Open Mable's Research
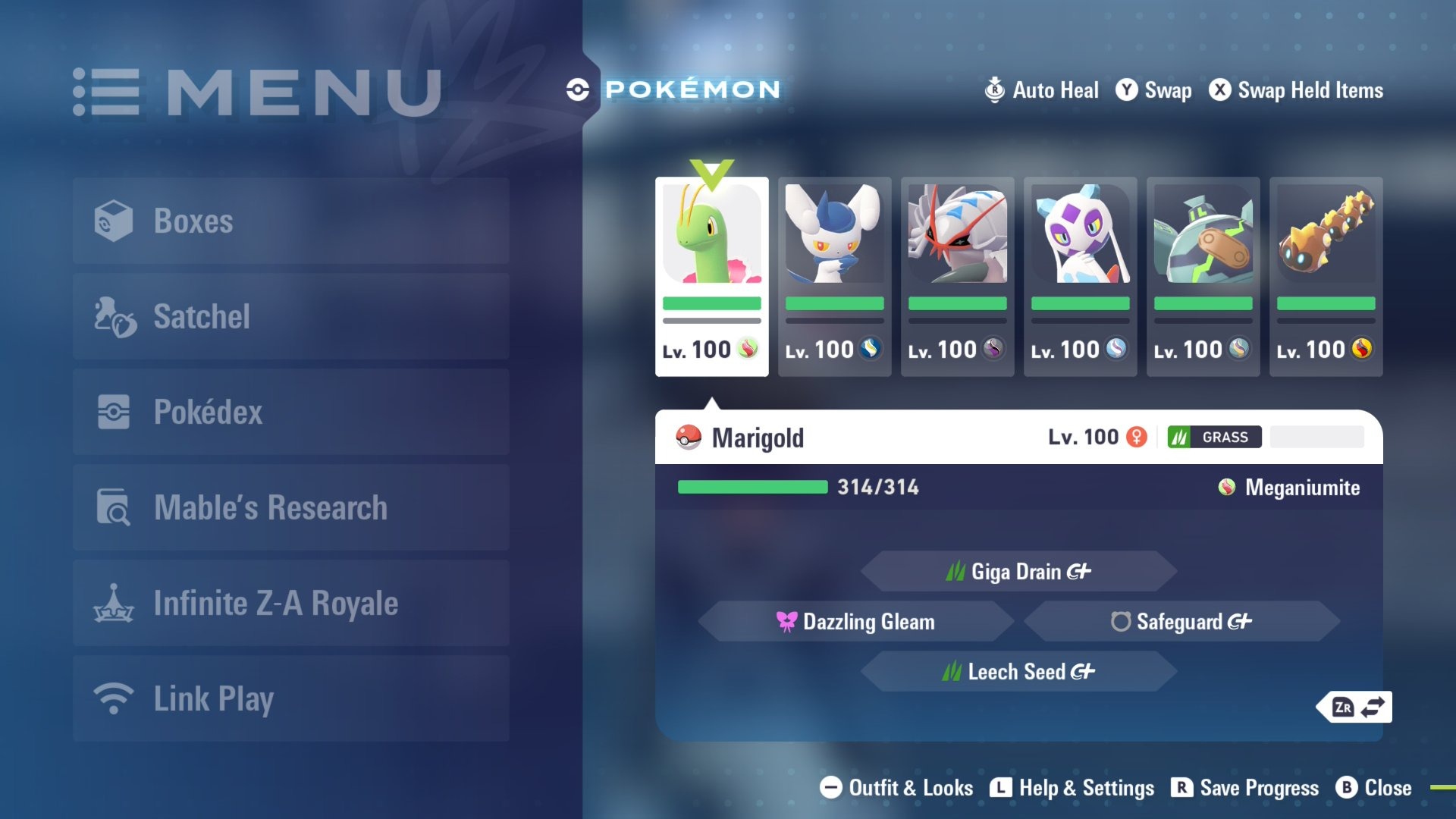This screenshot has height=819, width=1456. click(x=291, y=507)
